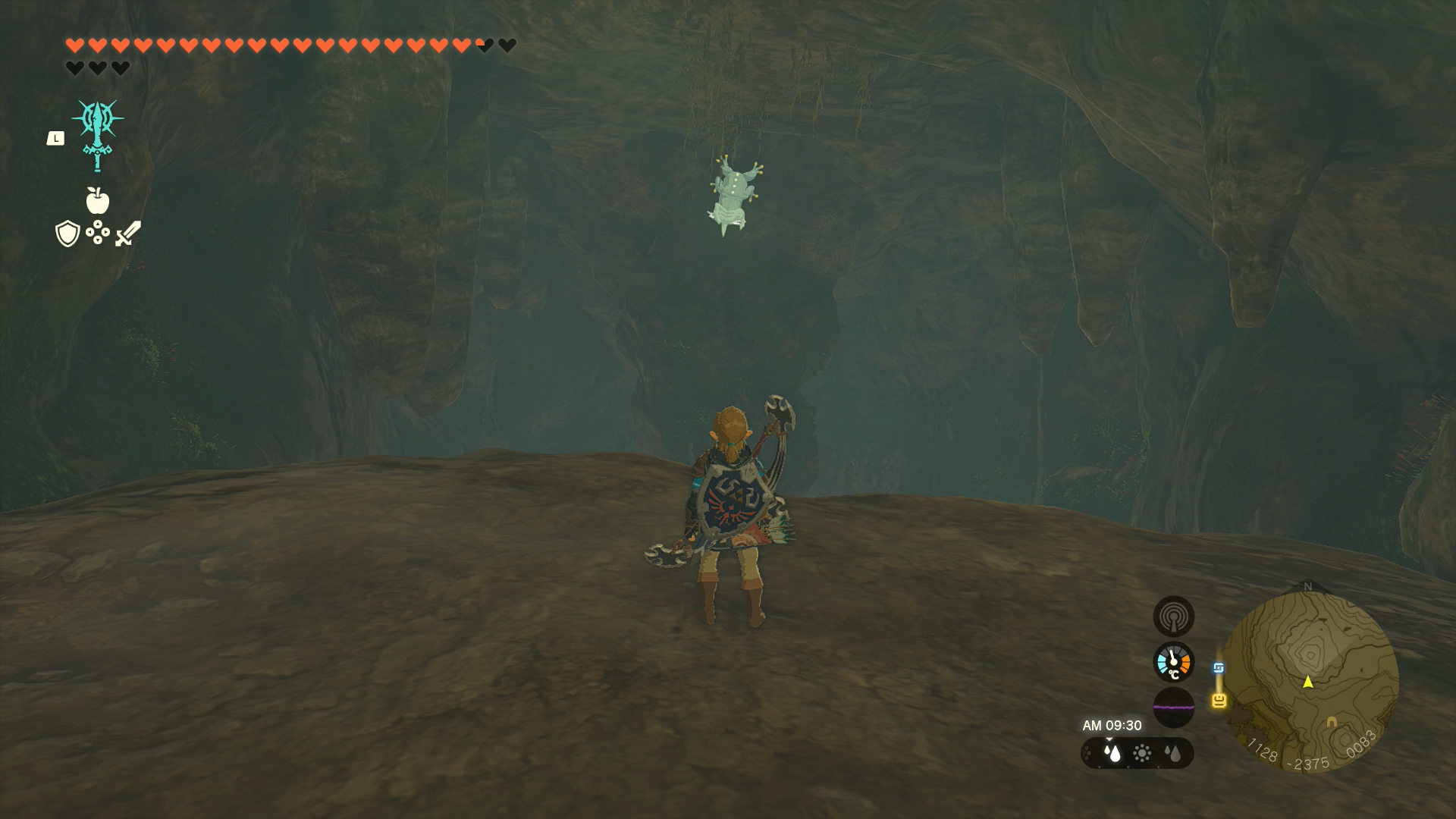Activate the glowing Fuse sword ability icon

click(x=98, y=133)
